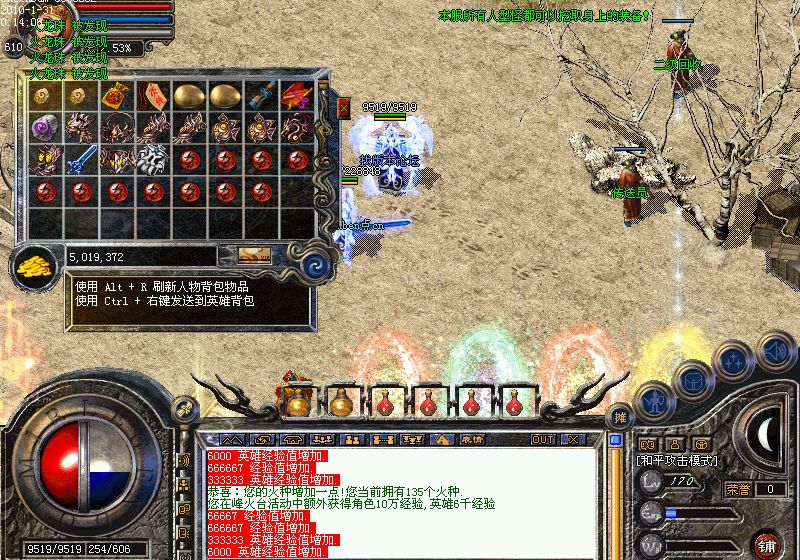
Task: Select the purple swirl stone item
Action: pyautogui.click(x=44, y=127)
